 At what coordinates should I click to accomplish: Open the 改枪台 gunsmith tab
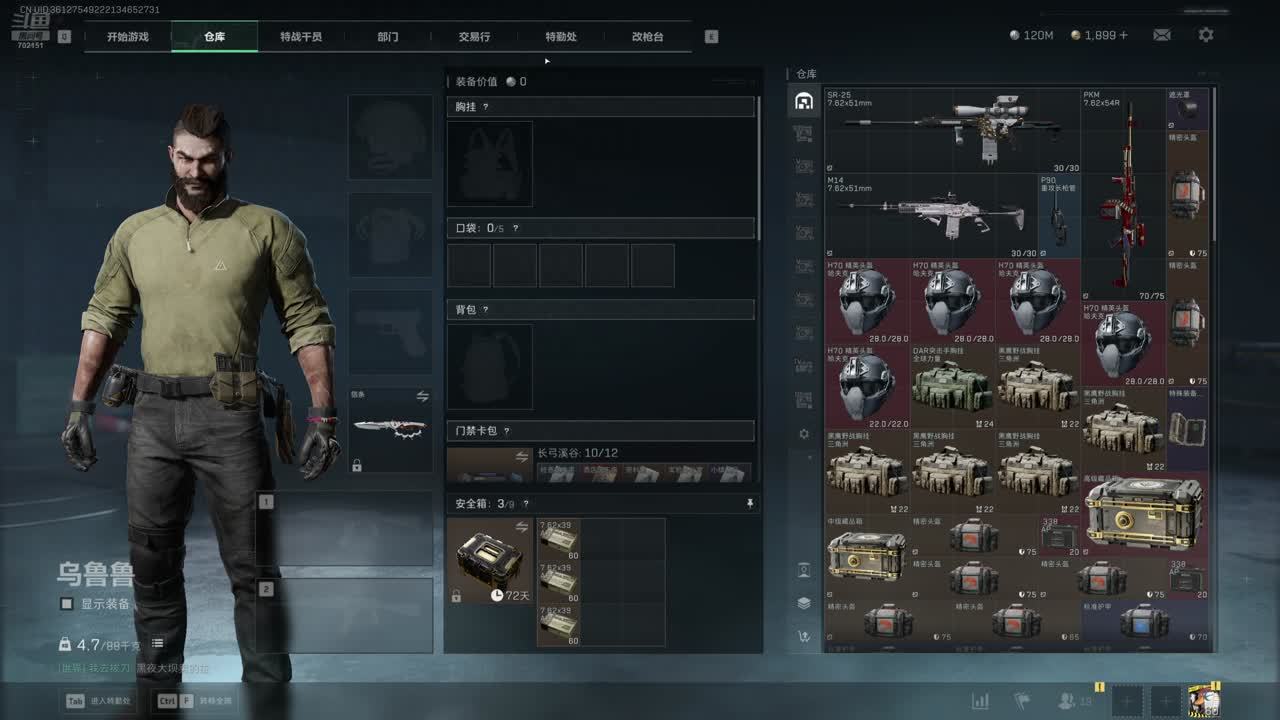(x=647, y=37)
